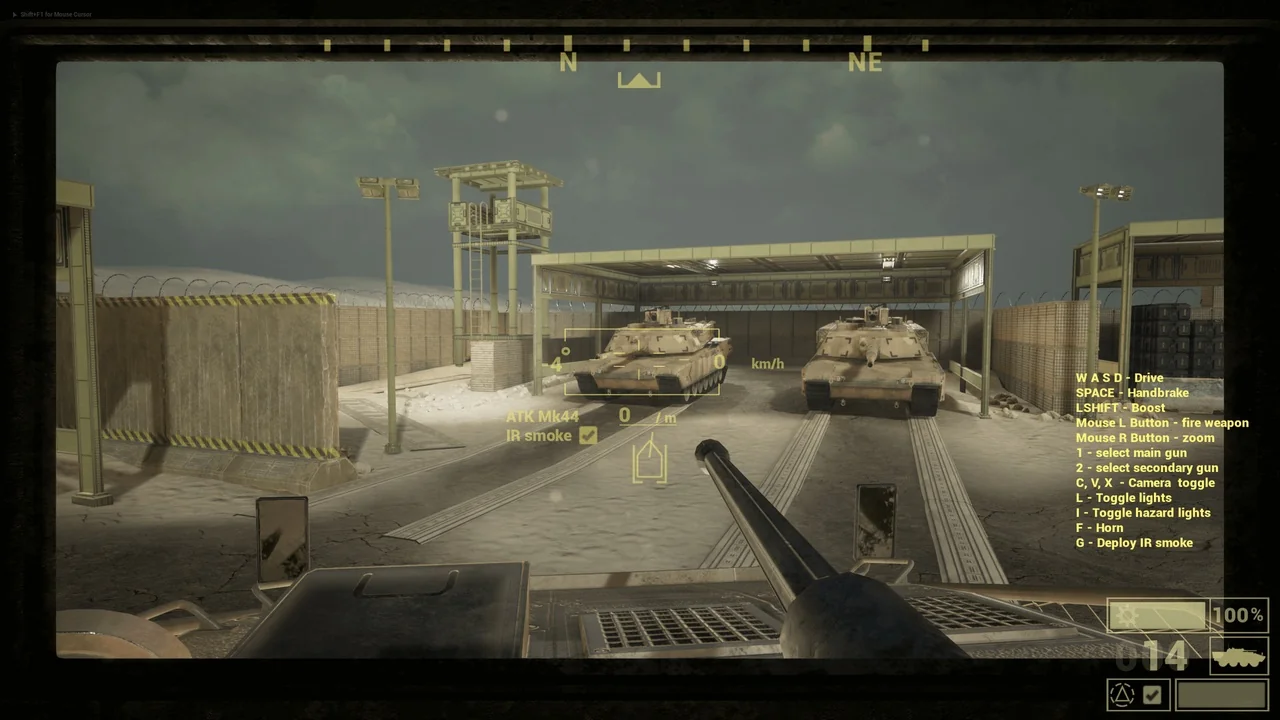The image size is (1280, 720).
Task: Click the dashed circle triangle icon
Action: [x=1121, y=695]
